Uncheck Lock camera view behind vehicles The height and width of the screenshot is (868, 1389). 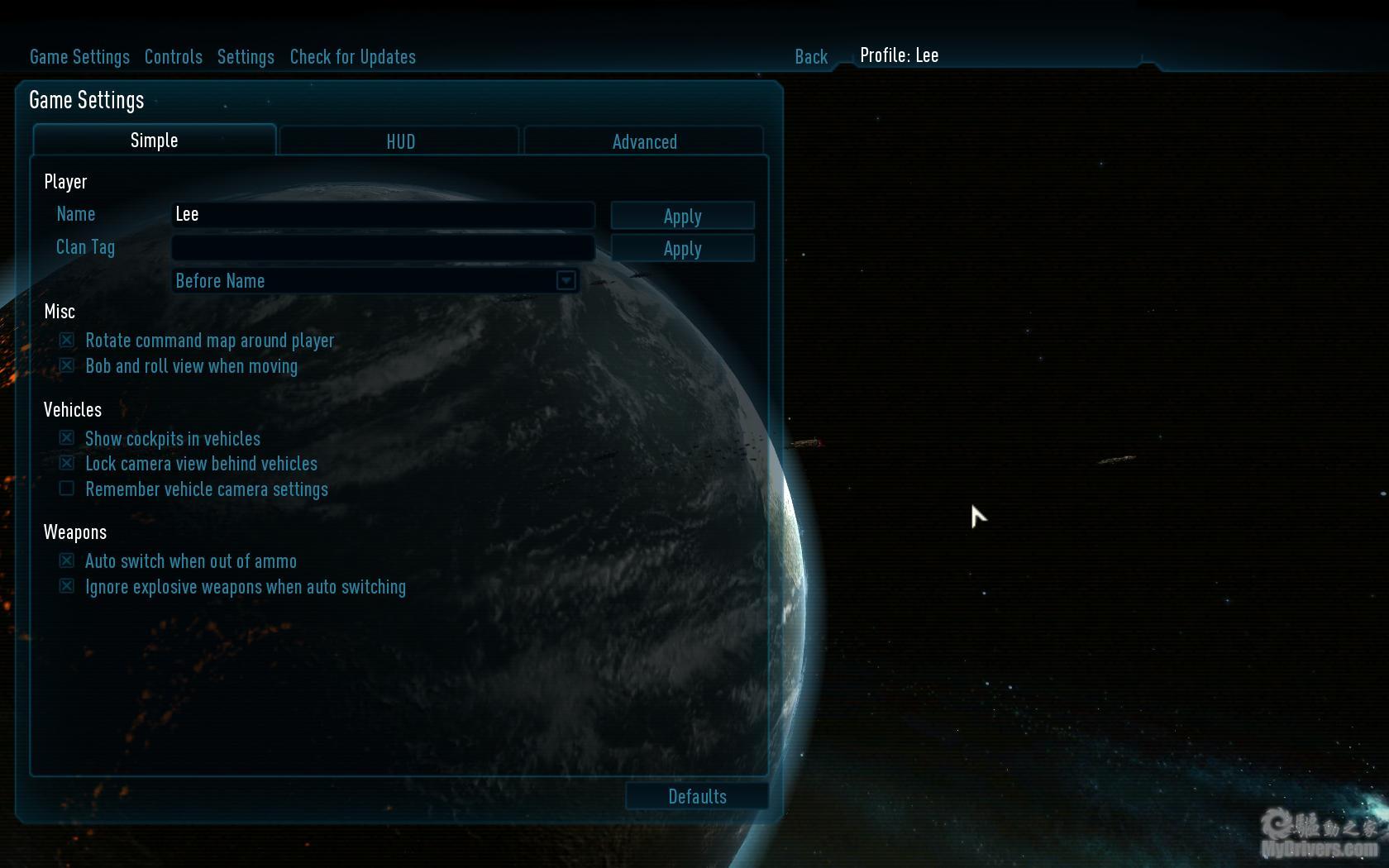67,463
